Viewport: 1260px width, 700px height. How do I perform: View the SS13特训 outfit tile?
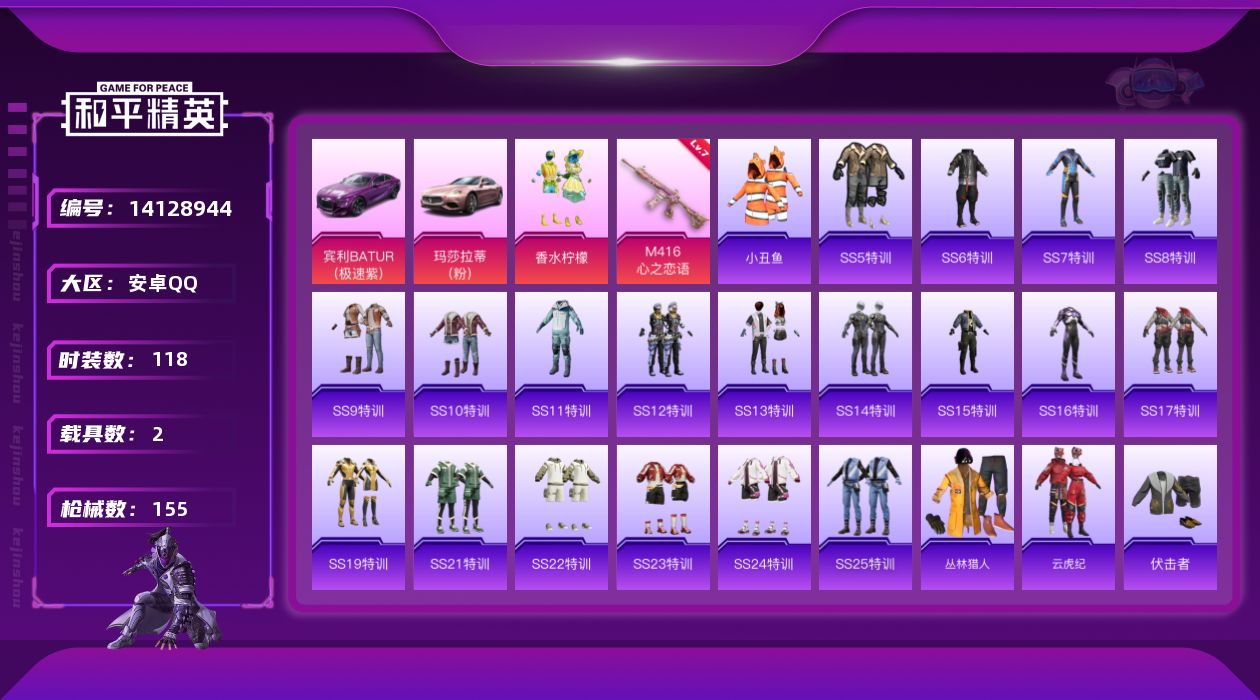click(764, 364)
